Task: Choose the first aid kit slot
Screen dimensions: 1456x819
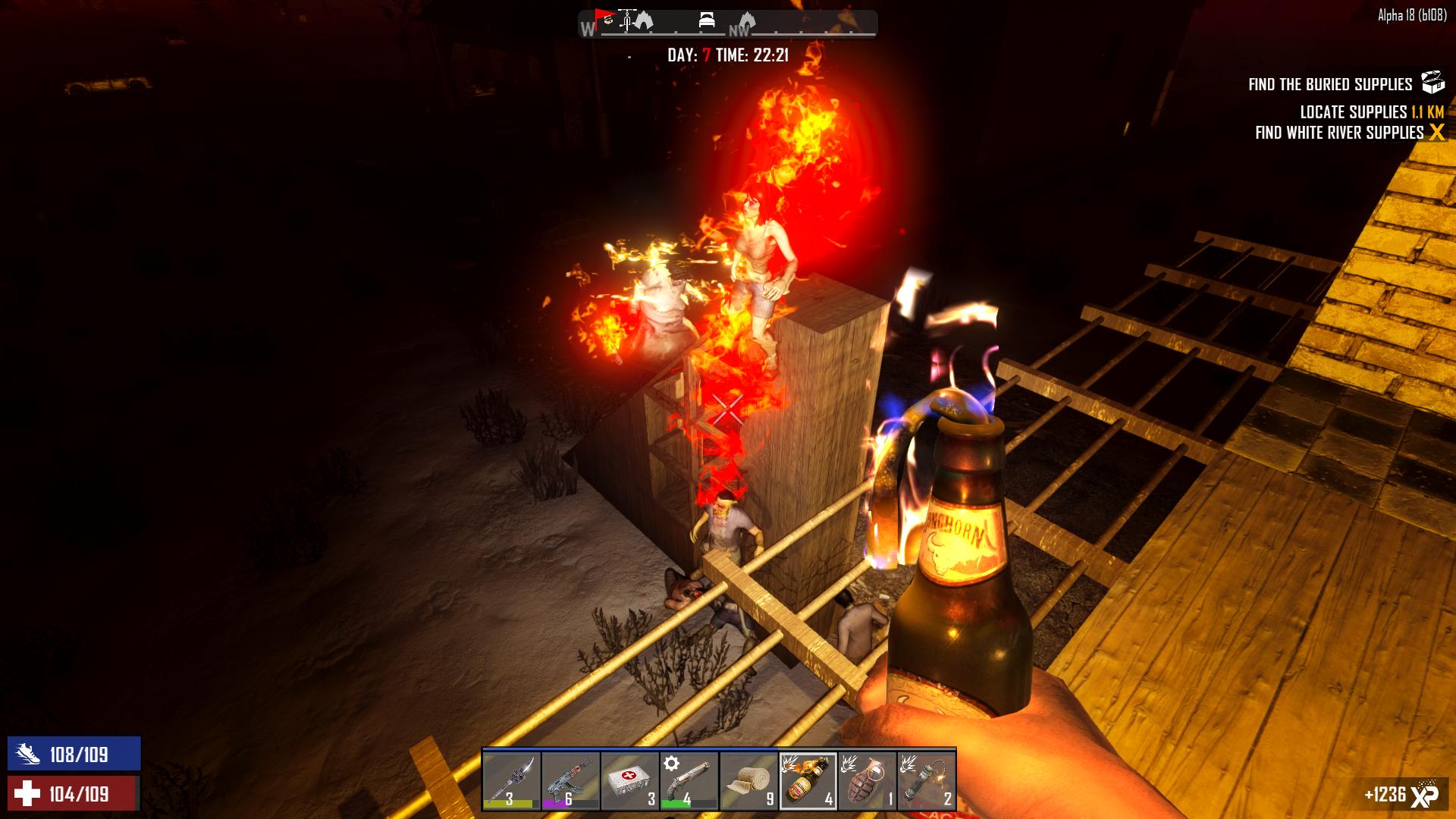Action: tap(629, 780)
